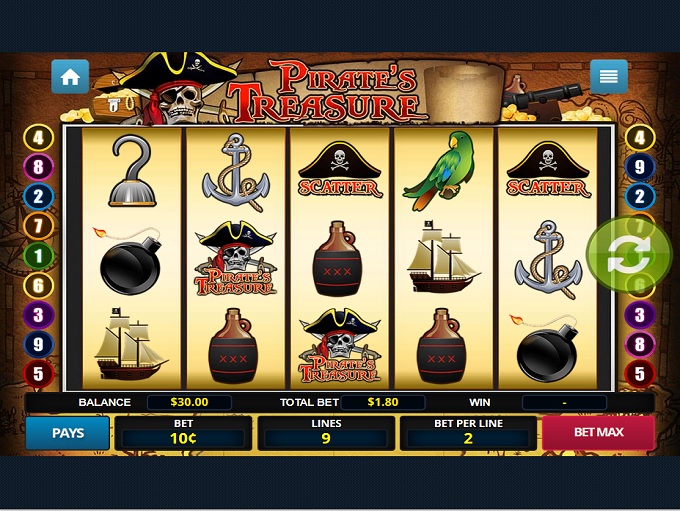Go to the home screen
The image size is (680, 511).
(x=70, y=77)
